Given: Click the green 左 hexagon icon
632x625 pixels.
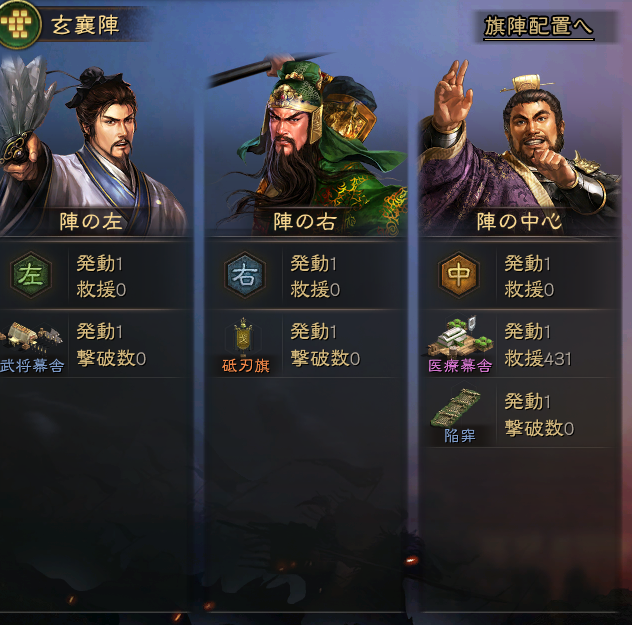Looking at the screenshot, I should 31,276.
